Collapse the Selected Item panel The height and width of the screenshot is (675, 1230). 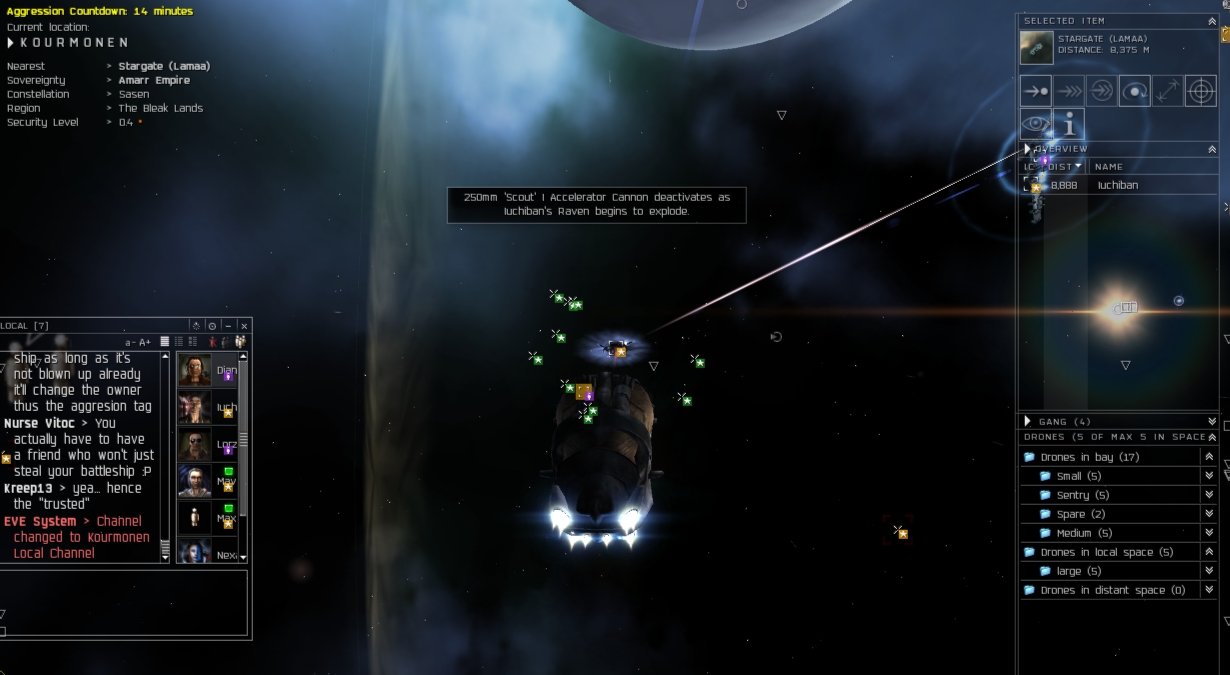[1212, 21]
